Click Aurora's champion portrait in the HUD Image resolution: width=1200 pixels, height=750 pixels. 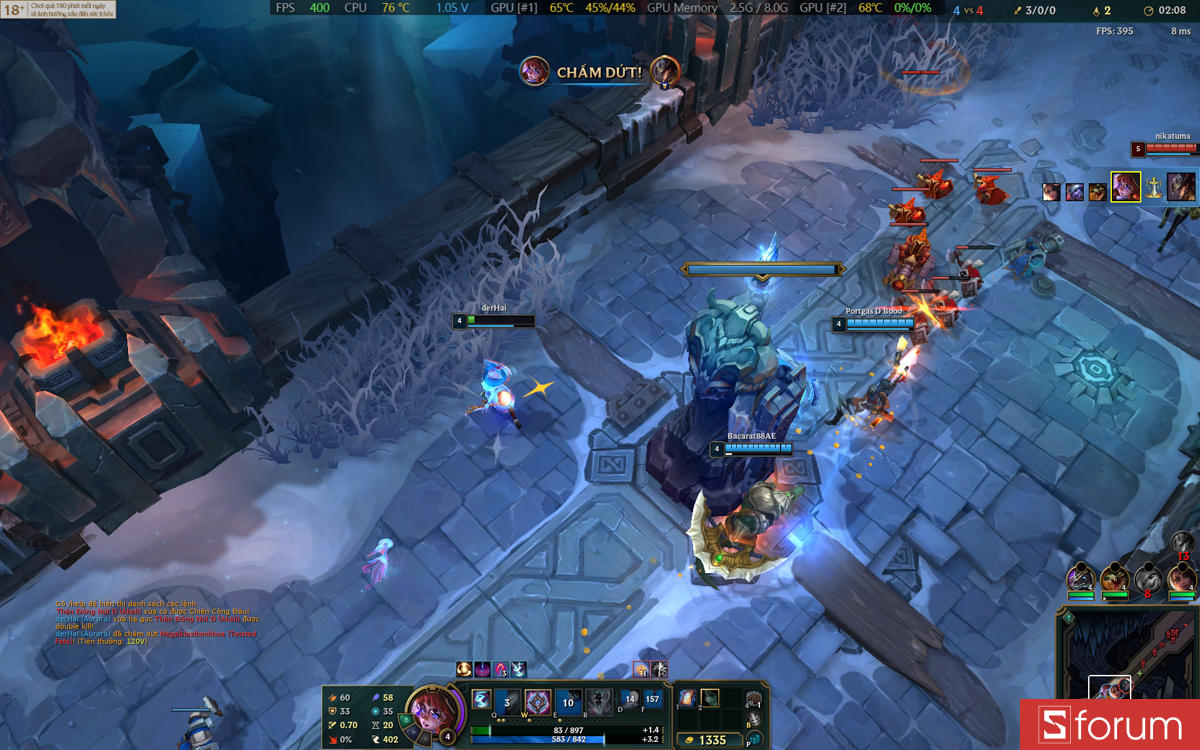(430, 712)
